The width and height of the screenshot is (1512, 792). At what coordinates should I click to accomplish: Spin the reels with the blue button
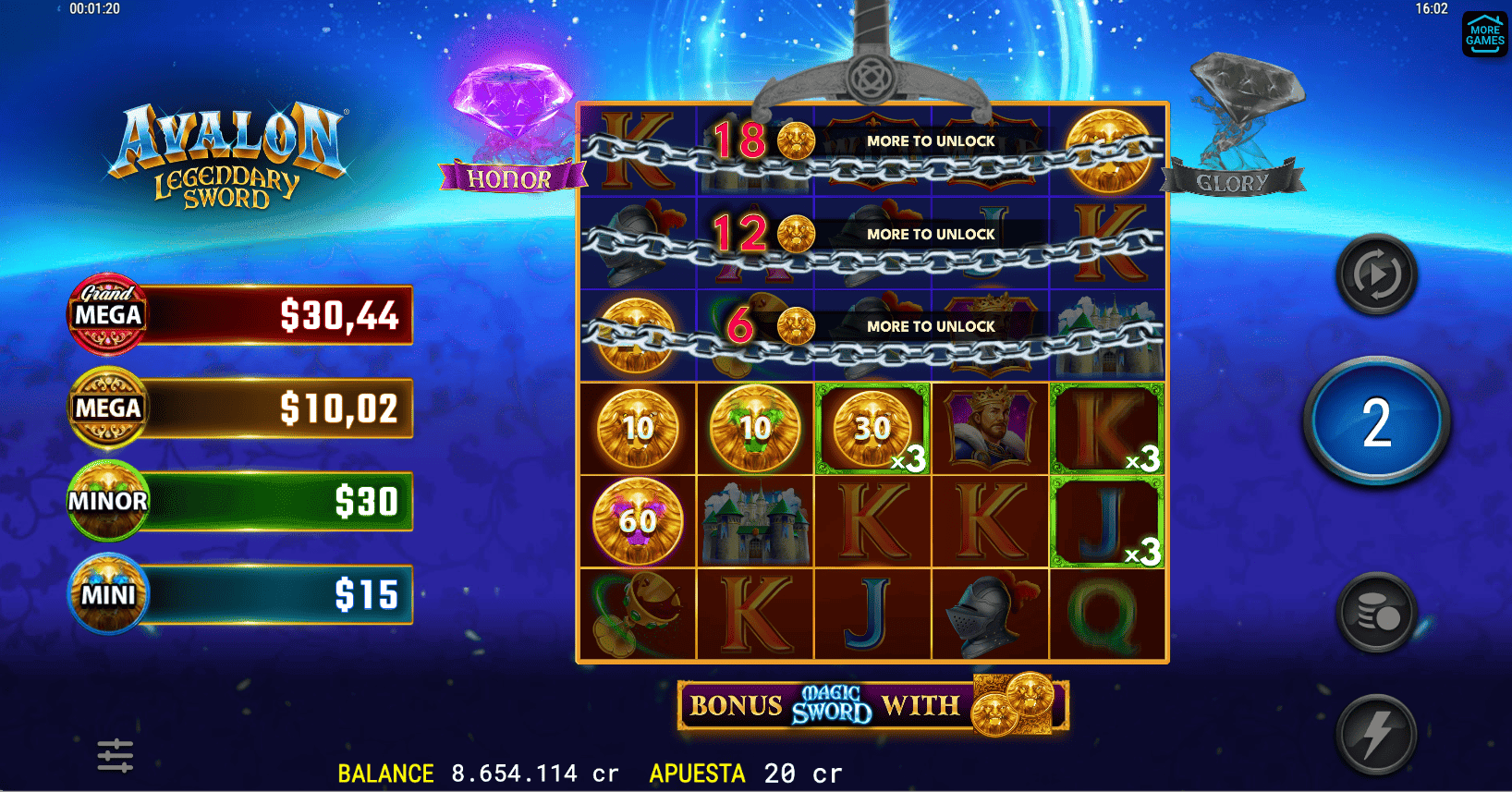pyautogui.click(x=1376, y=422)
